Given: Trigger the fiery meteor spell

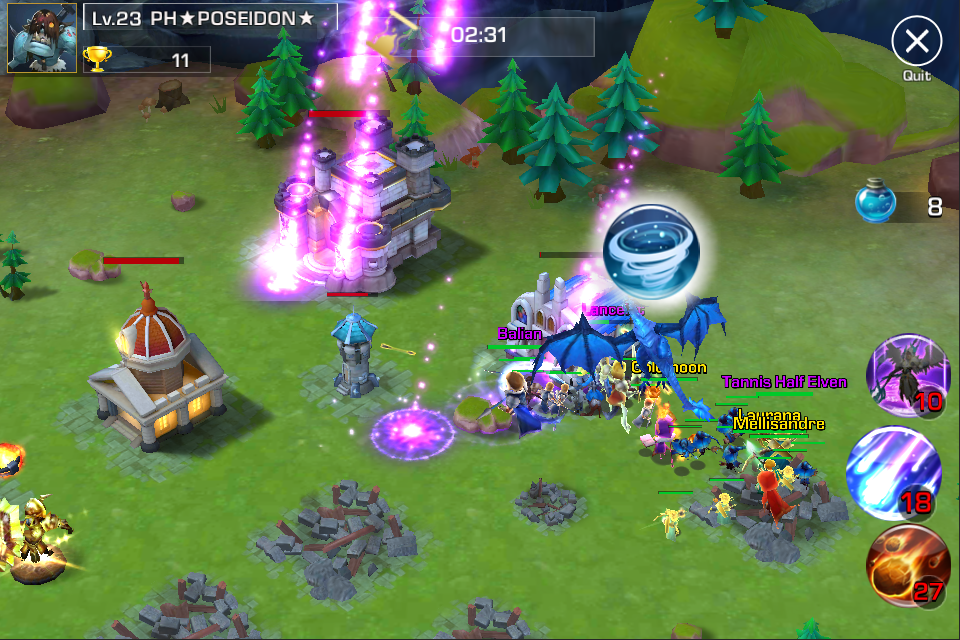Looking at the screenshot, I should tap(907, 565).
